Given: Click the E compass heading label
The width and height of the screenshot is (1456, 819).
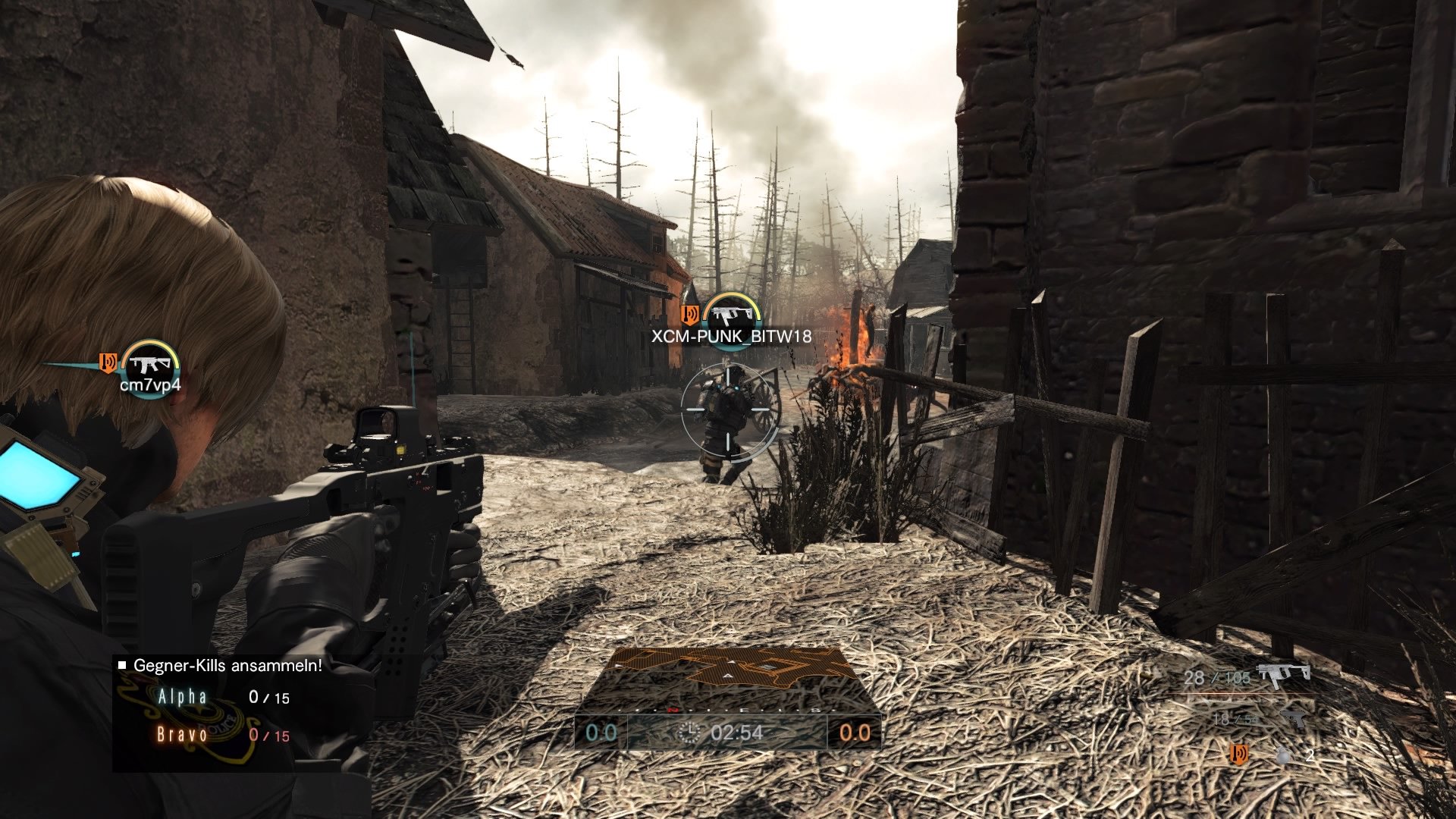Looking at the screenshot, I should [x=745, y=710].
